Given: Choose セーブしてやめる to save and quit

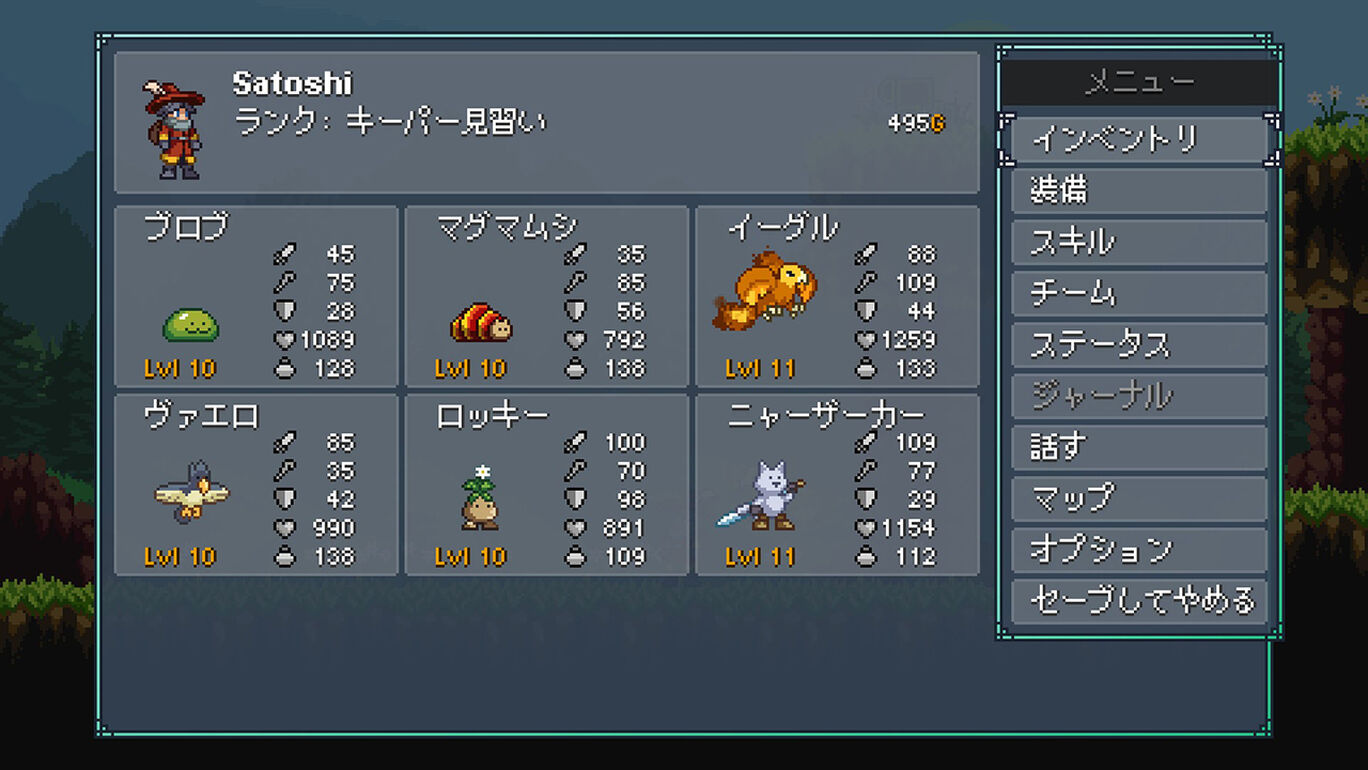Looking at the screenshot, I should (1139, 602).
